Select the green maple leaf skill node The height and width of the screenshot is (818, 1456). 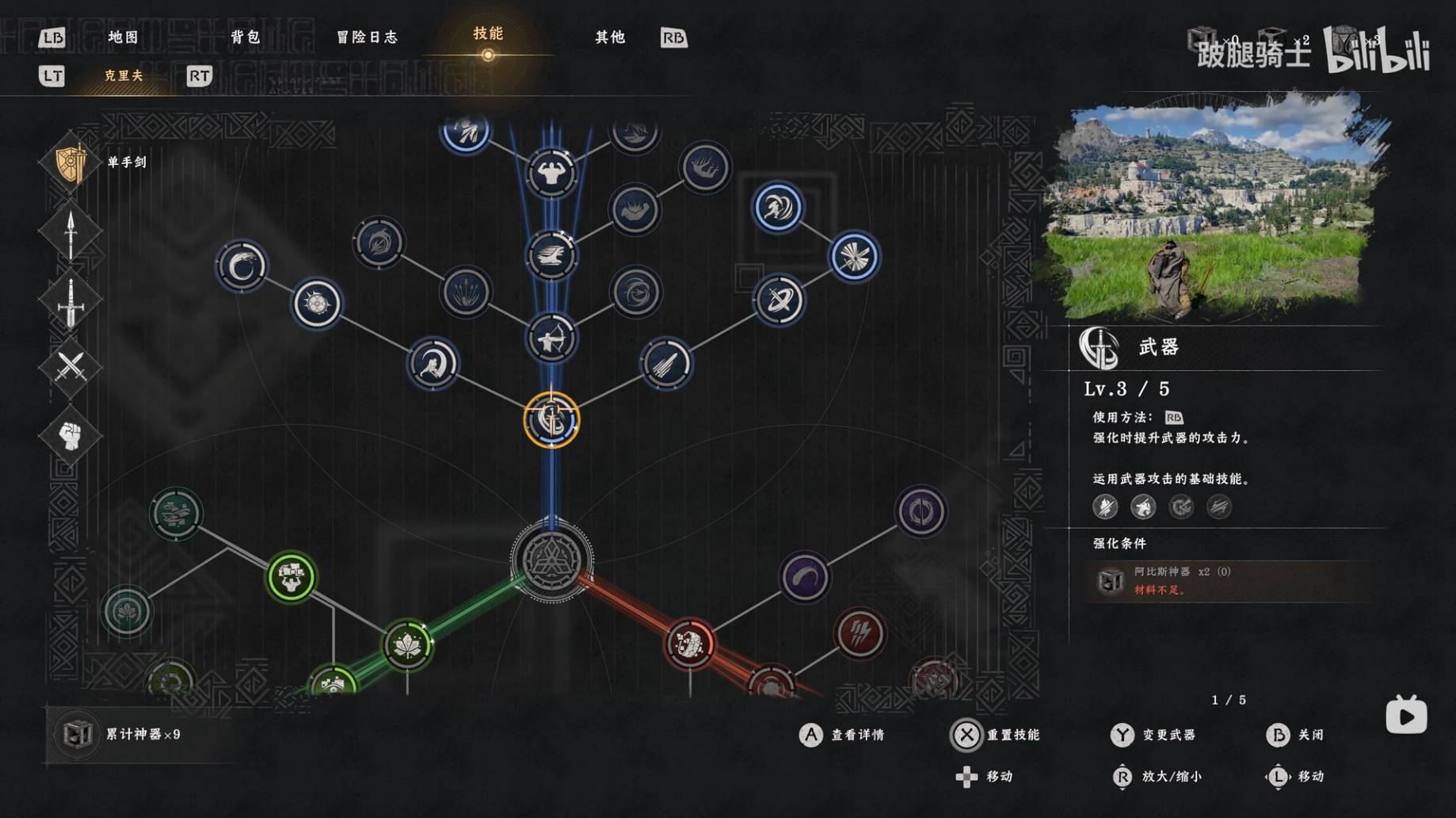pos(407,645)
